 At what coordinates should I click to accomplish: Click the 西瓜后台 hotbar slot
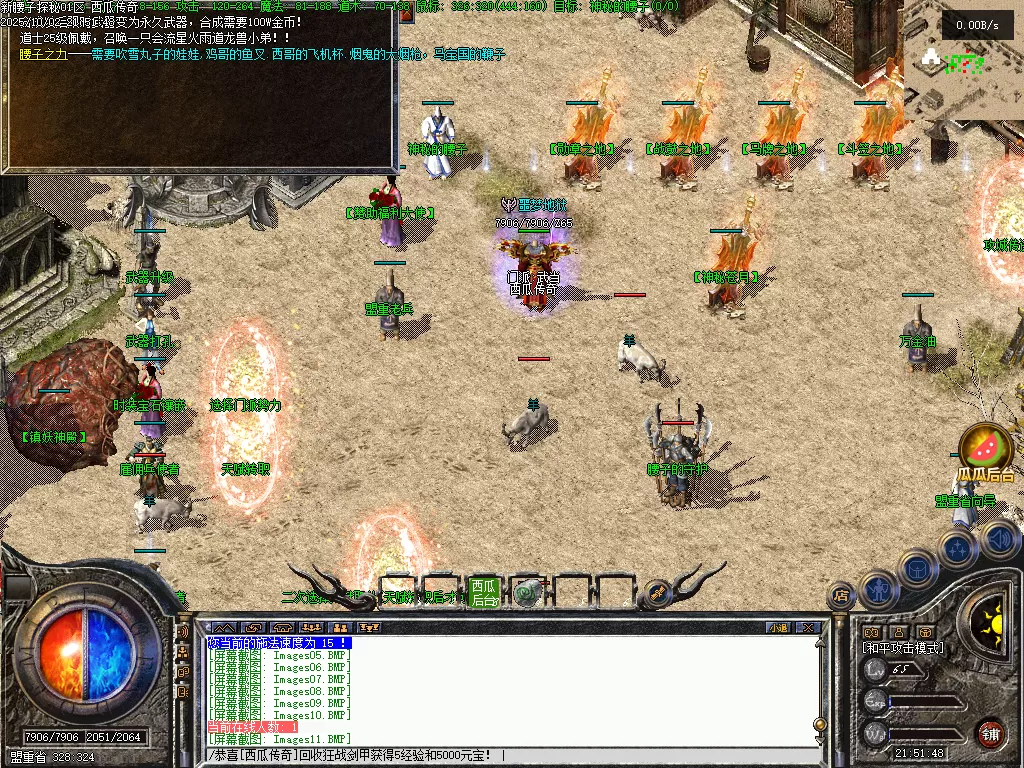484,593
